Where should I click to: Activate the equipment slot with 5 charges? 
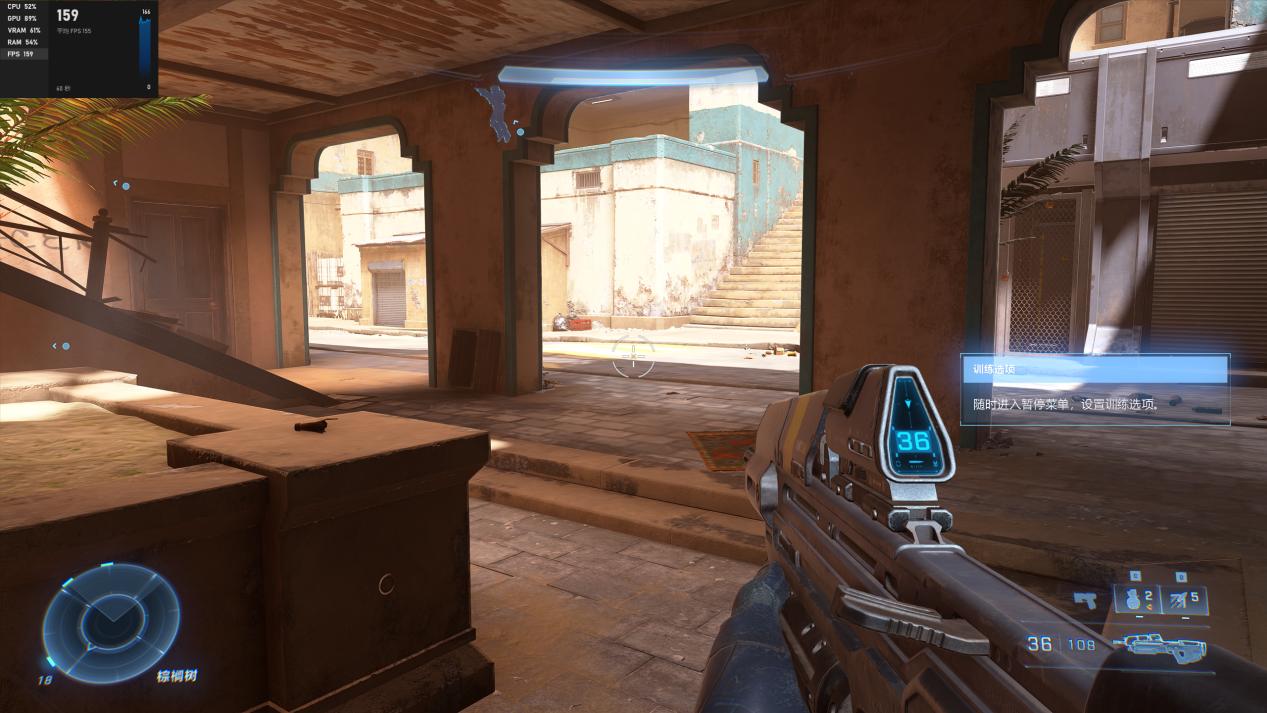[x=1181, y=599]
